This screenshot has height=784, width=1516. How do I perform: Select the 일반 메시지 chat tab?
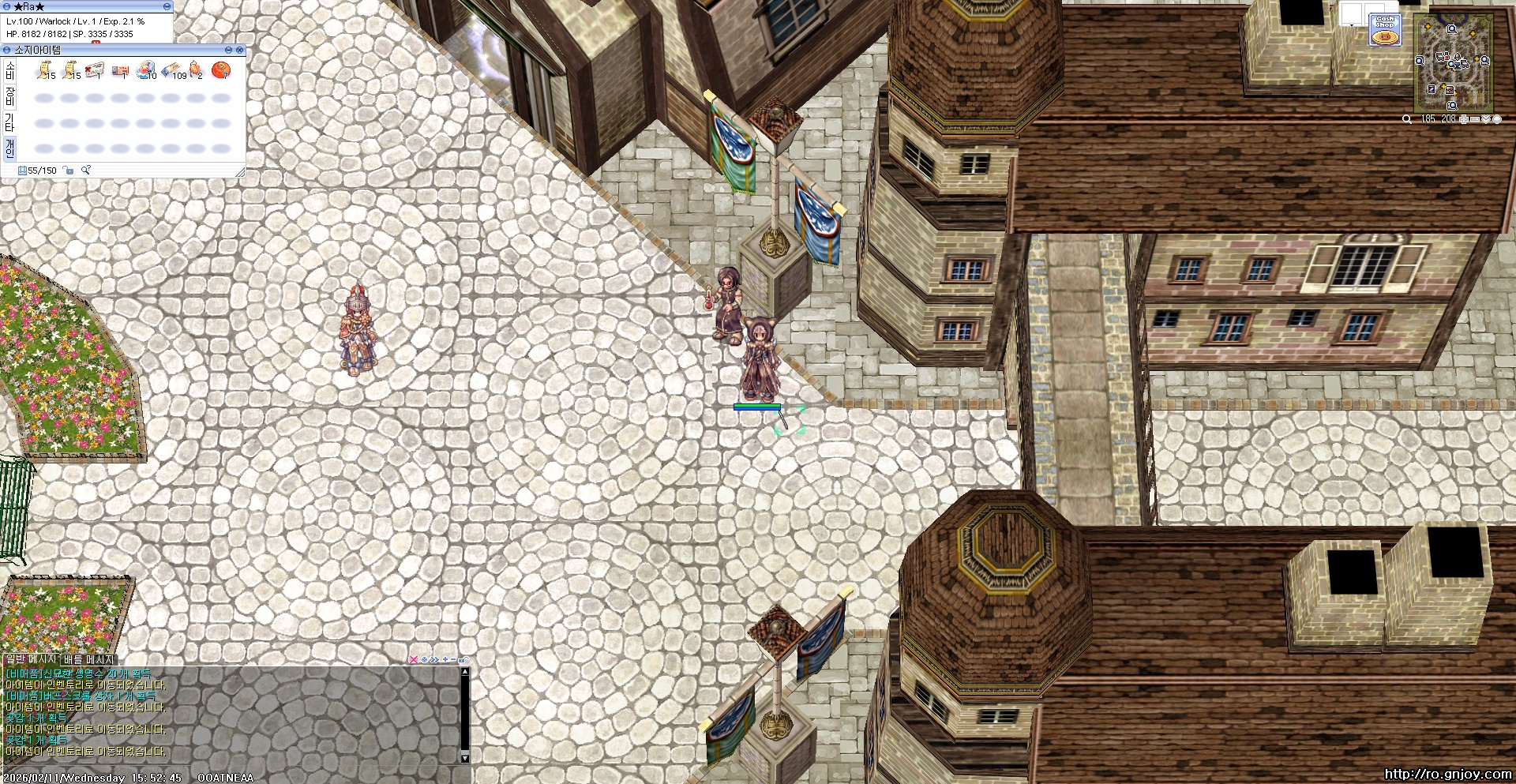pos(31,659)
